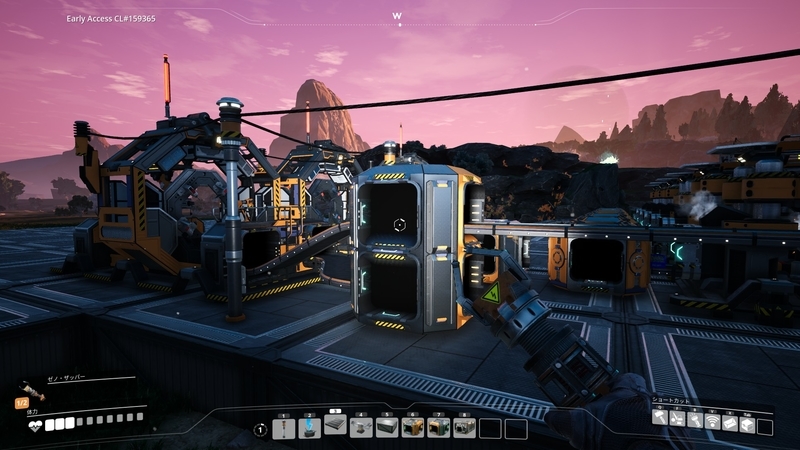Open the inventory crate shortcut
800x450 pixels.
pyautogui.click(x=746, y=418)
